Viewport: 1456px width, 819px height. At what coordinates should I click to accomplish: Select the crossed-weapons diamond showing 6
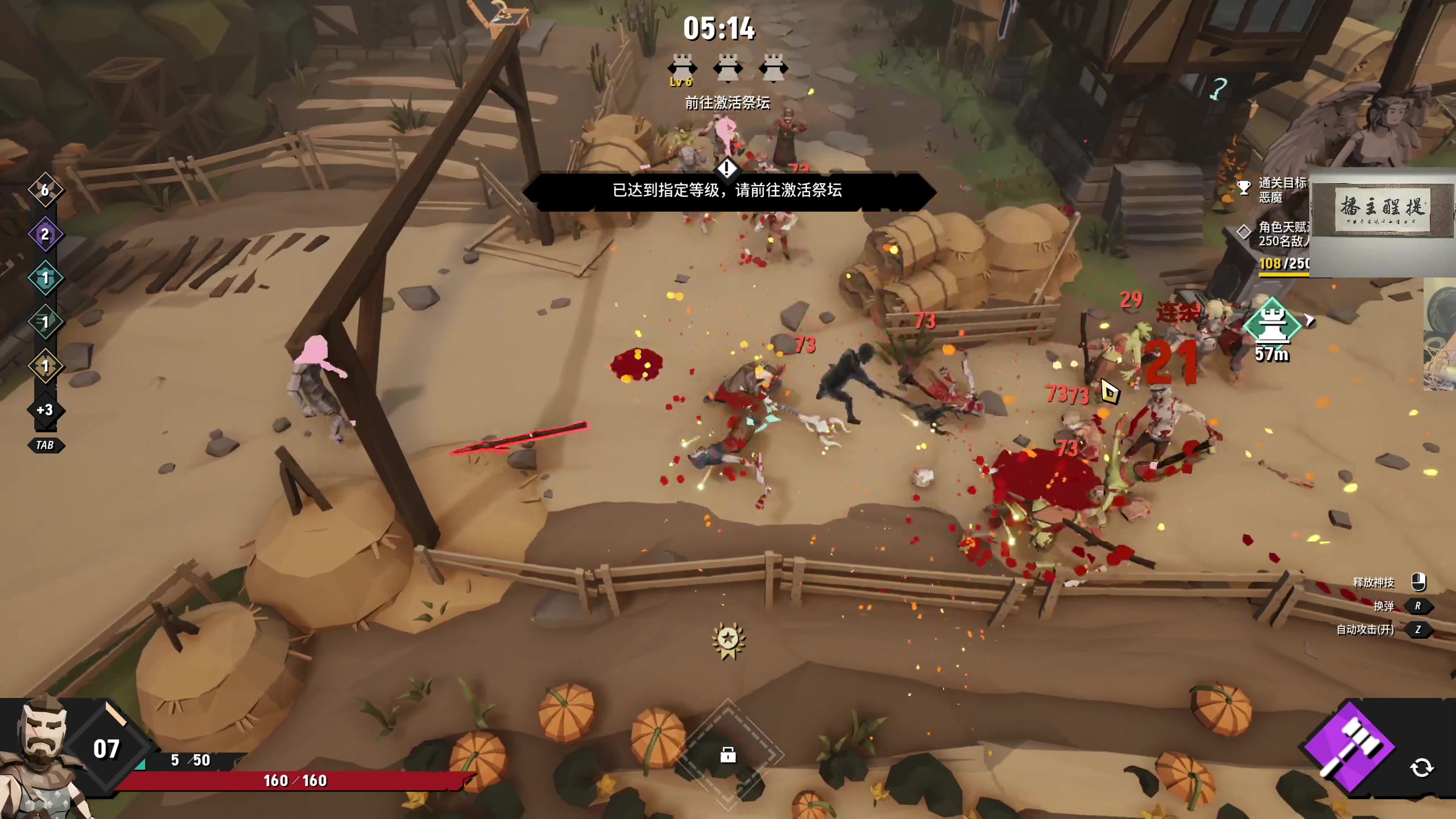click(45, 189)
